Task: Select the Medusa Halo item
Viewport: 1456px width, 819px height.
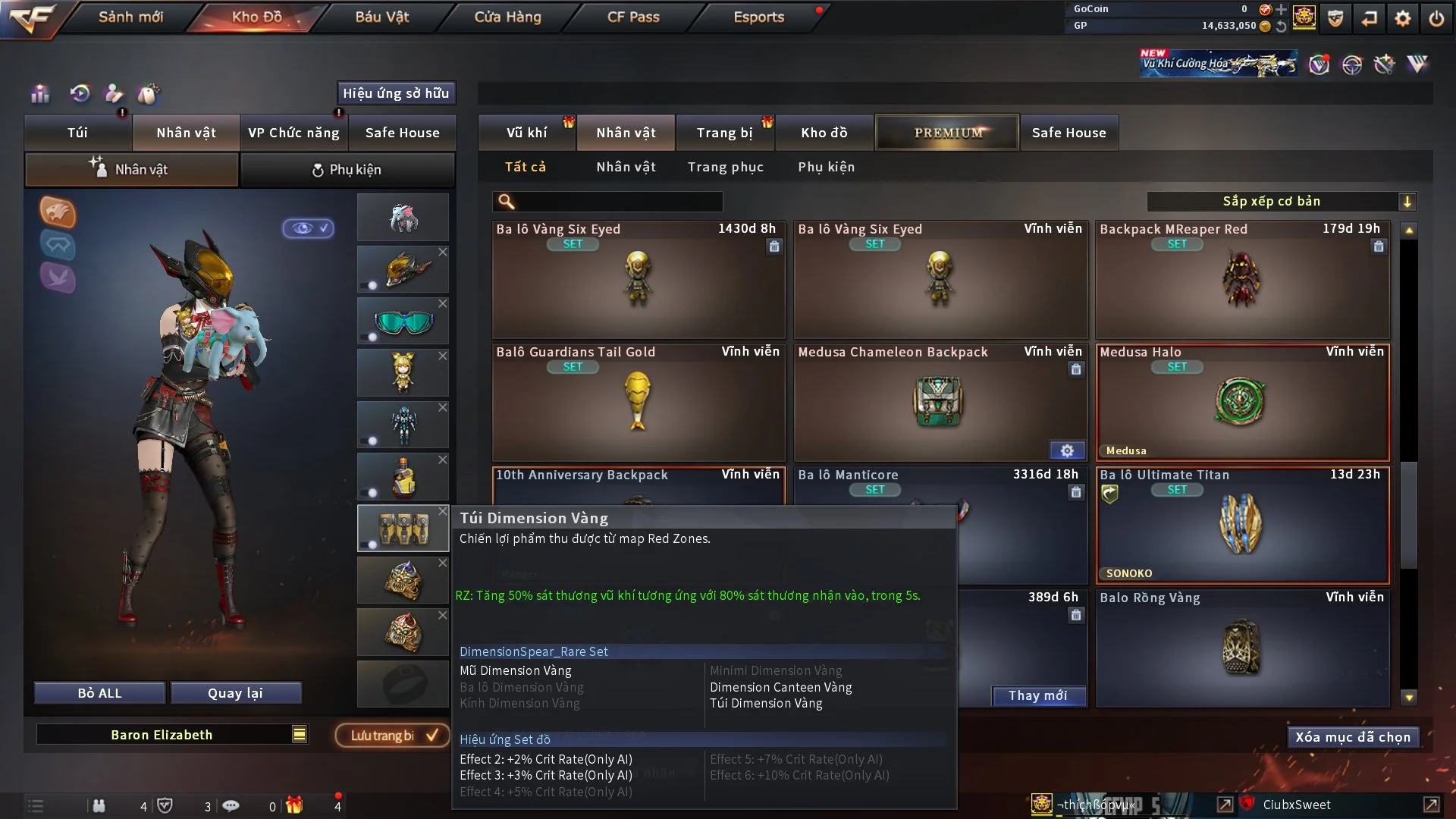Action: 1242,403
